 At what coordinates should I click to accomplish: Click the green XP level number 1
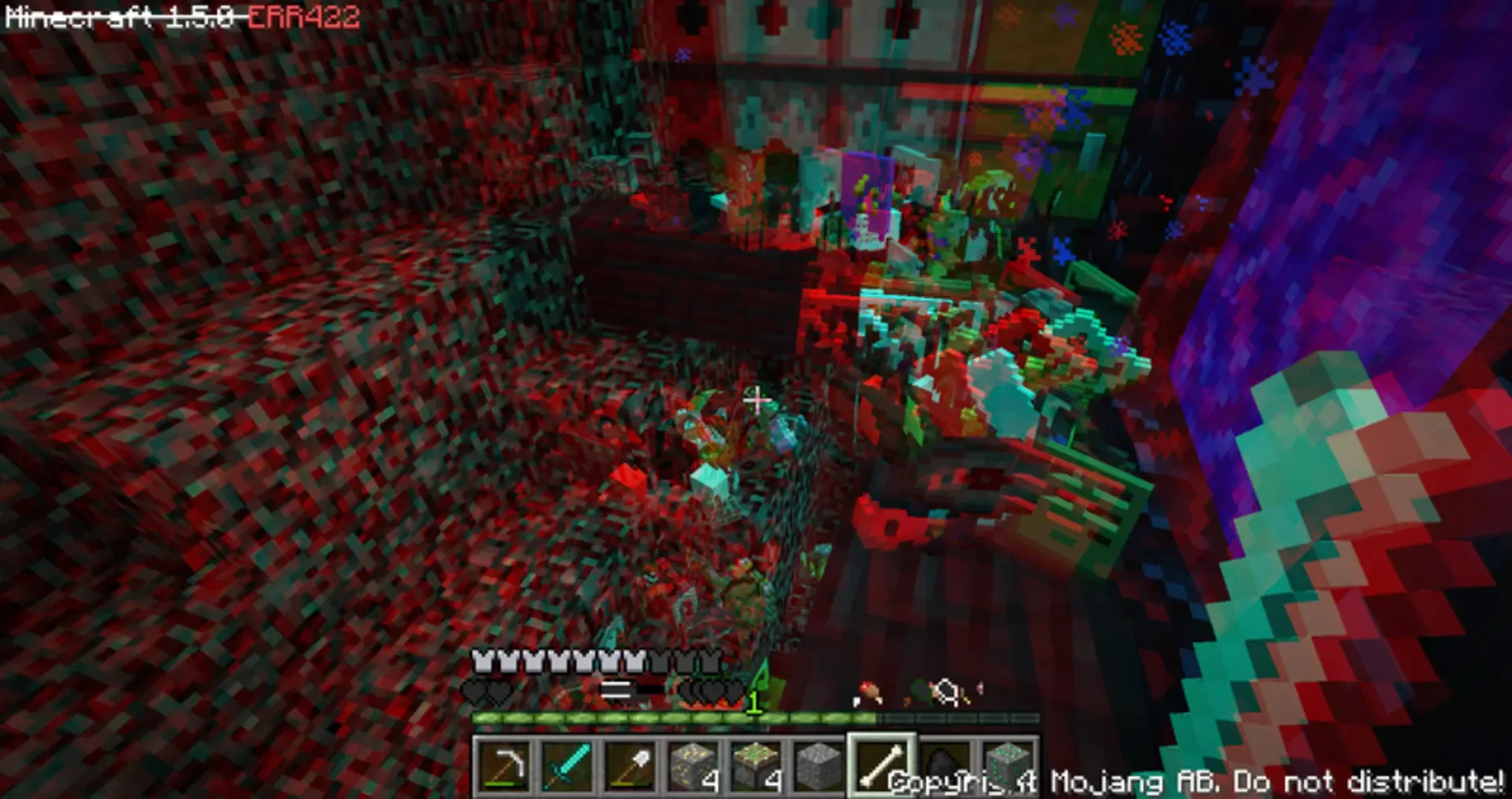pos(754,702)
